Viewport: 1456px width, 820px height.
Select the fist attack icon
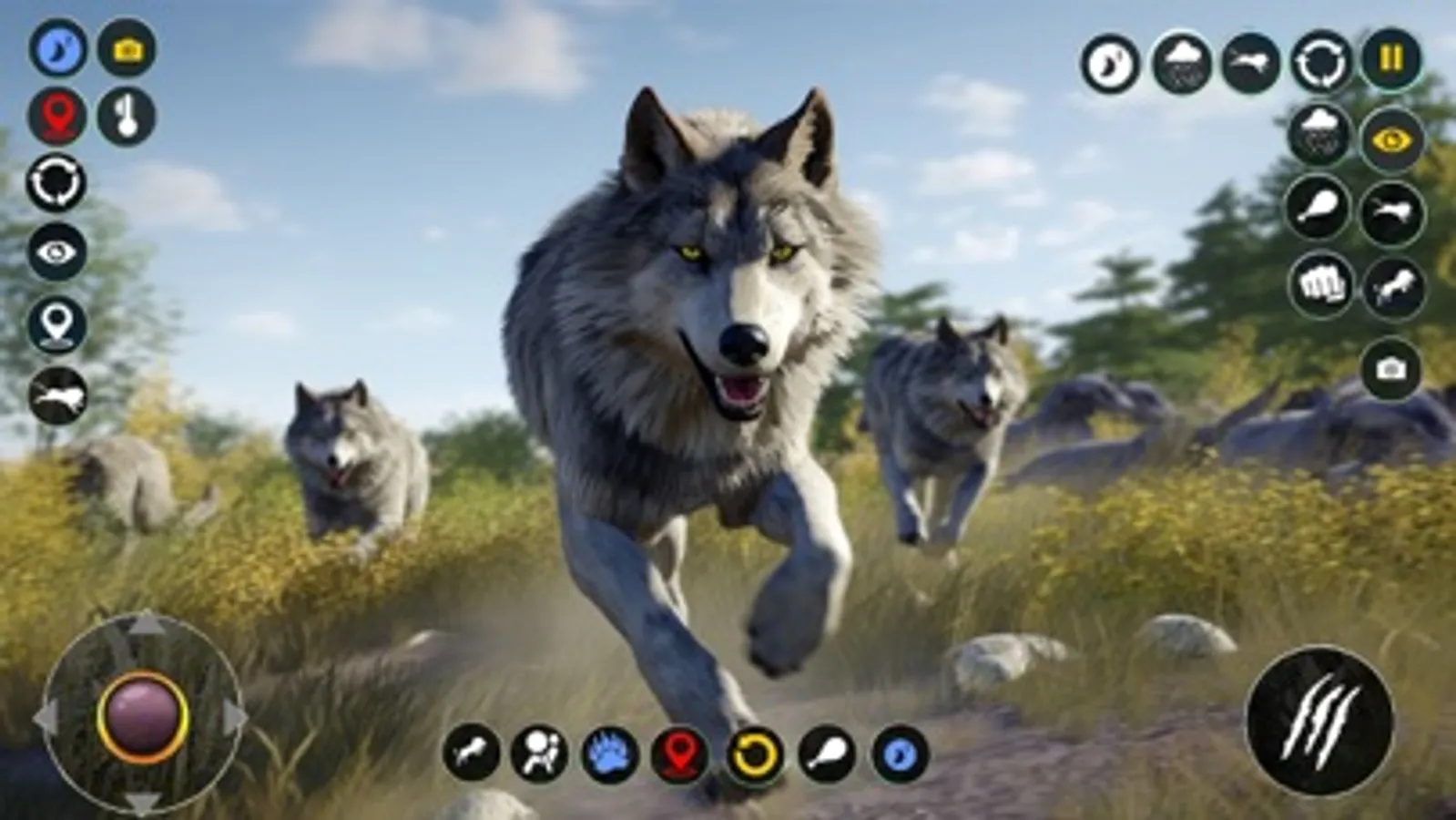pos(1320,287)
